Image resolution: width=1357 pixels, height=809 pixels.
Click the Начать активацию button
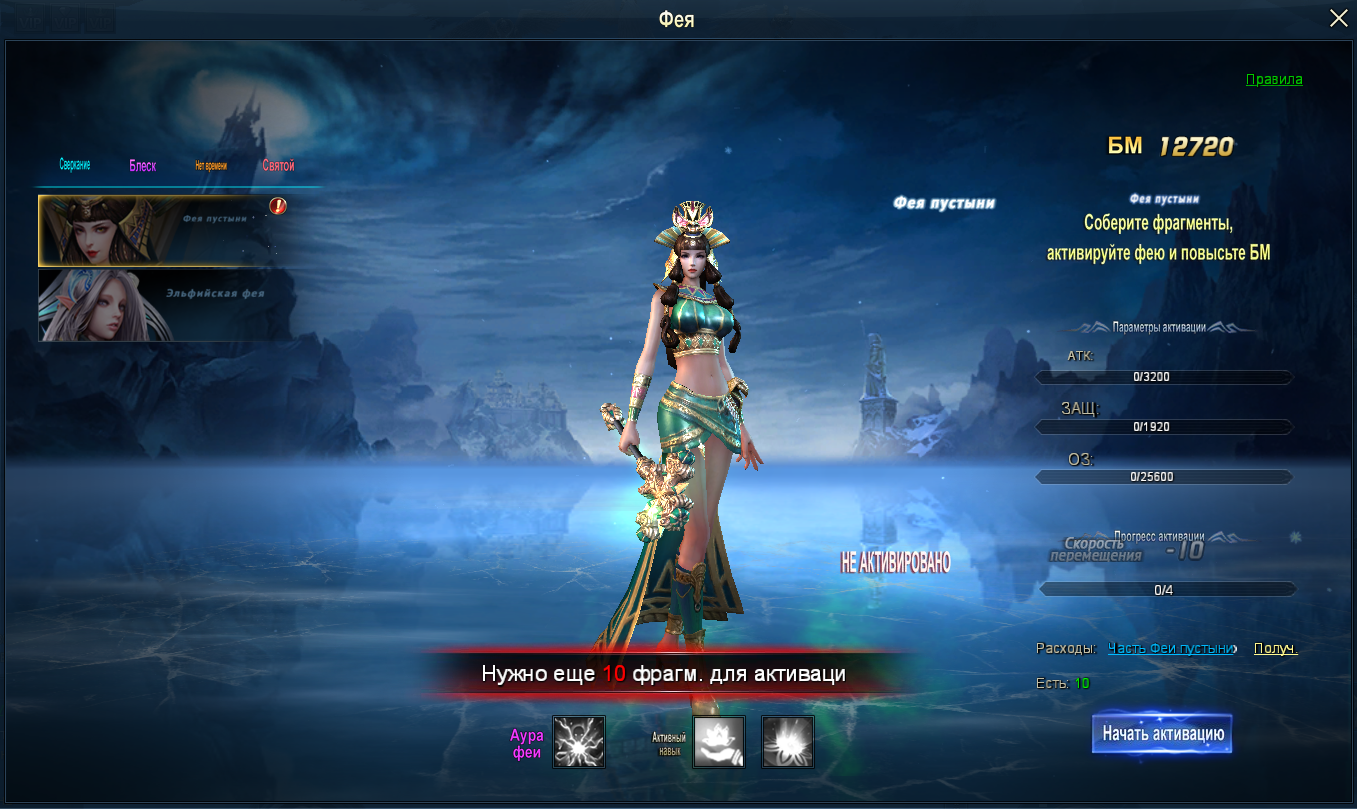(1162, 734)
